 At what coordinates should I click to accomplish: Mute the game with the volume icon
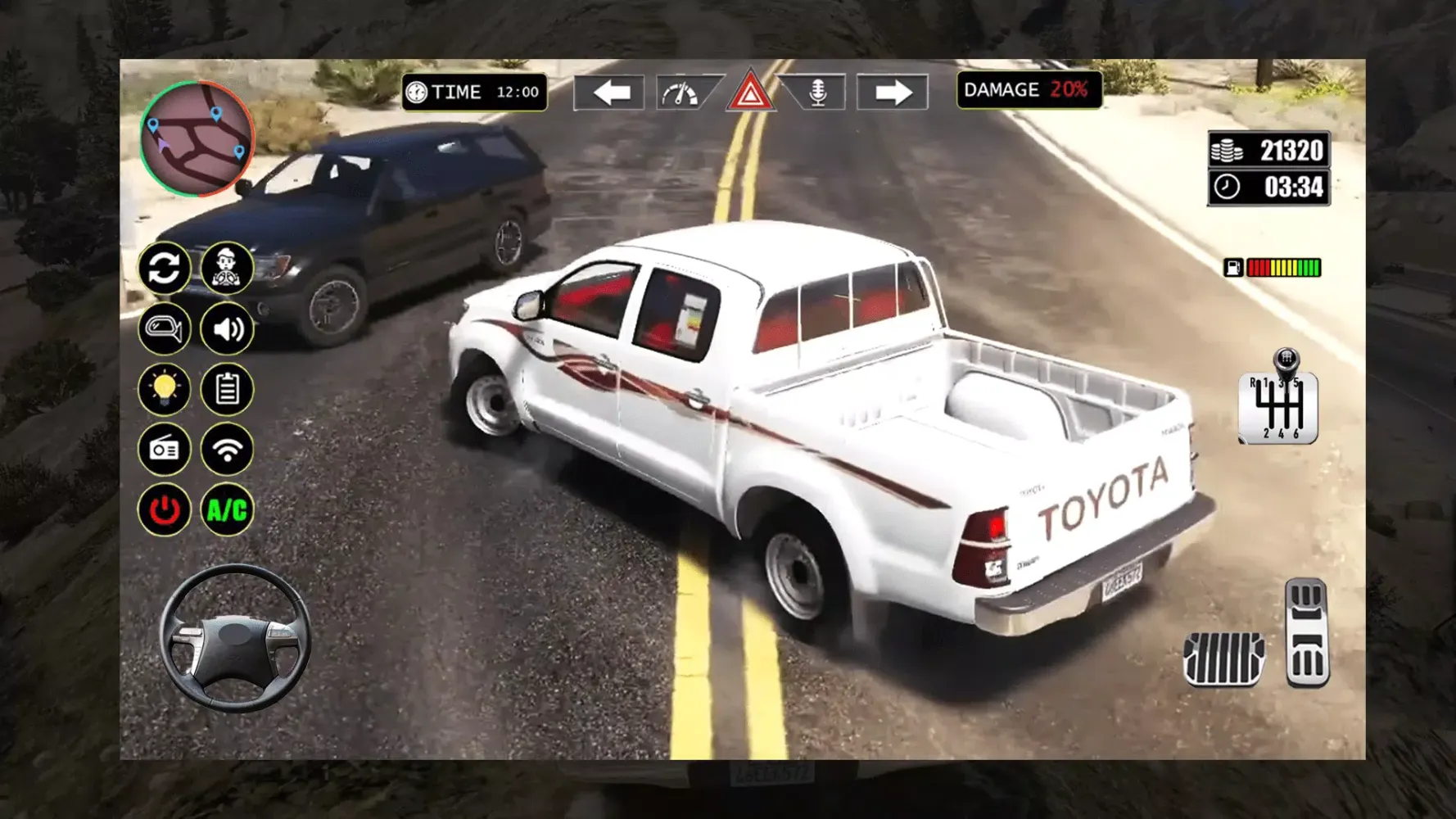(x=227, y=329)
